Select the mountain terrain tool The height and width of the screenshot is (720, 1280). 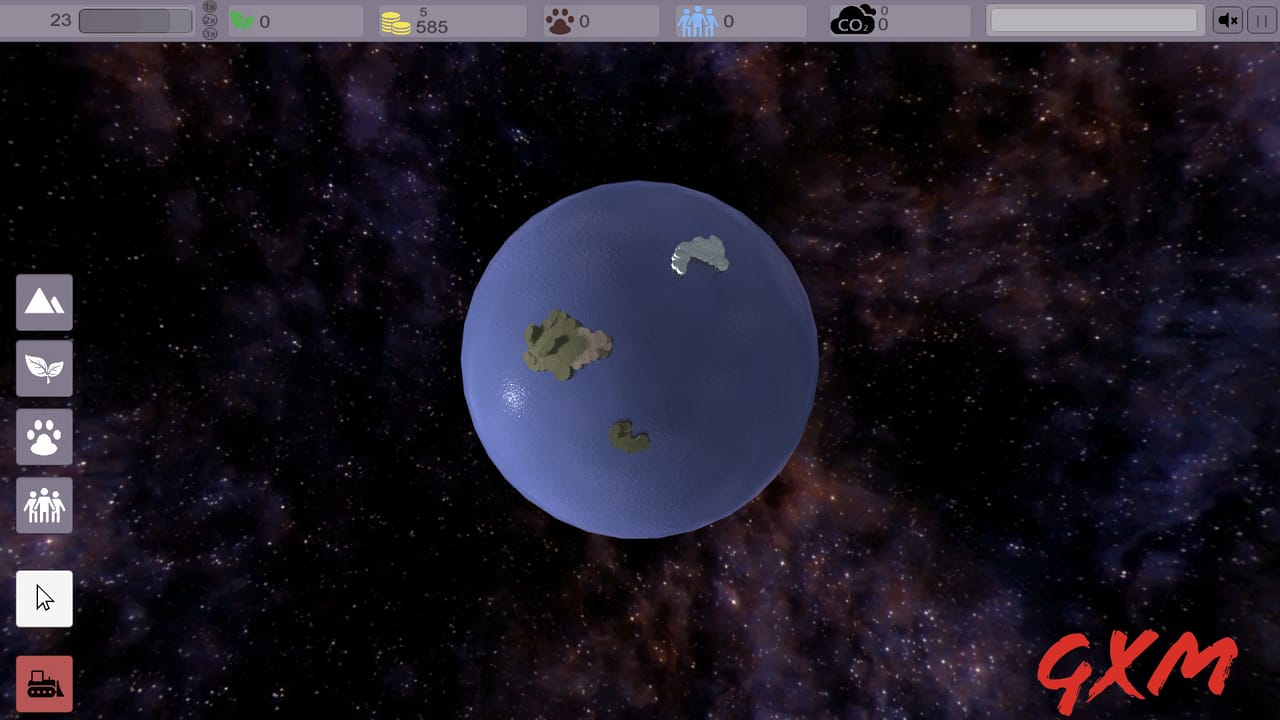(44, 302)
